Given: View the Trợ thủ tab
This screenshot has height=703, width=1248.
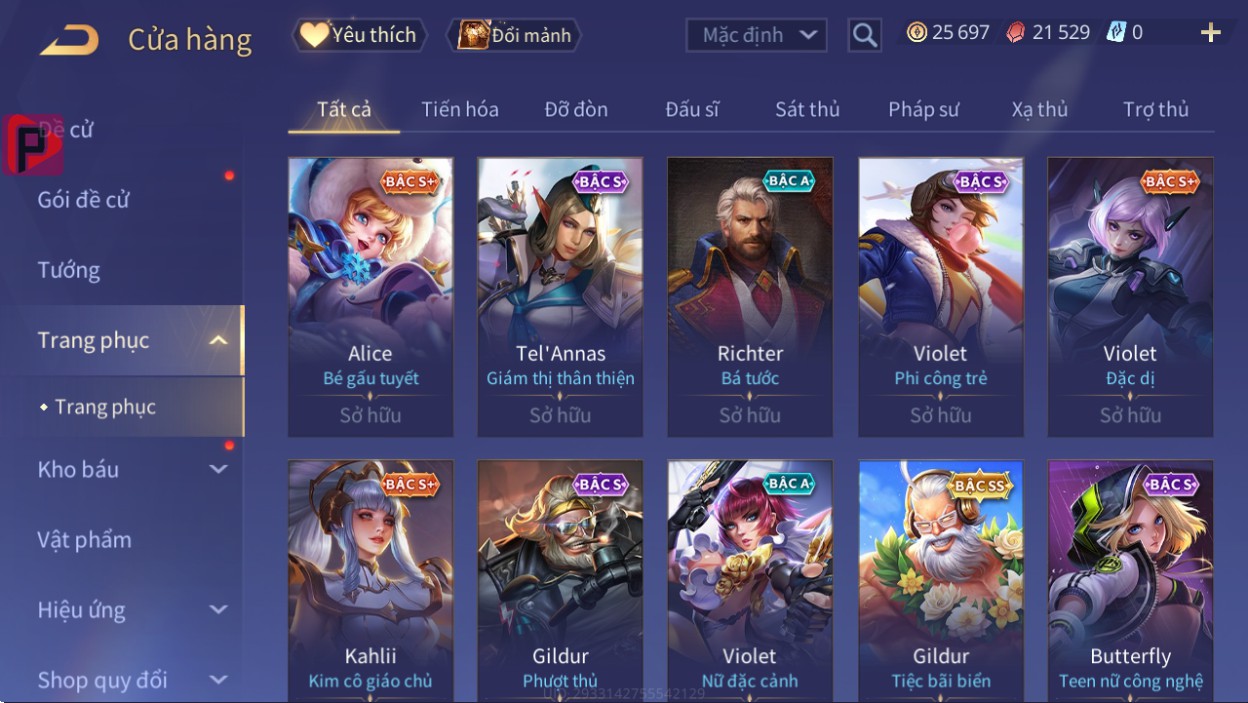Looking at the screenshot, I should click(1155, 109).
